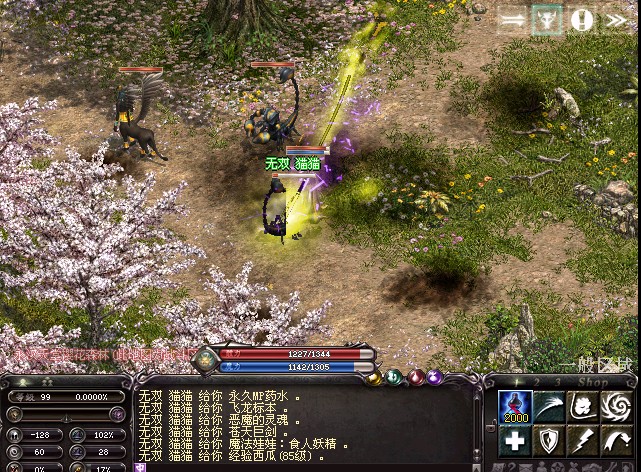Viewport: 641px width, 472px height.
Task: Toggle the monster head icon button
Action: [x=547, y=20]
